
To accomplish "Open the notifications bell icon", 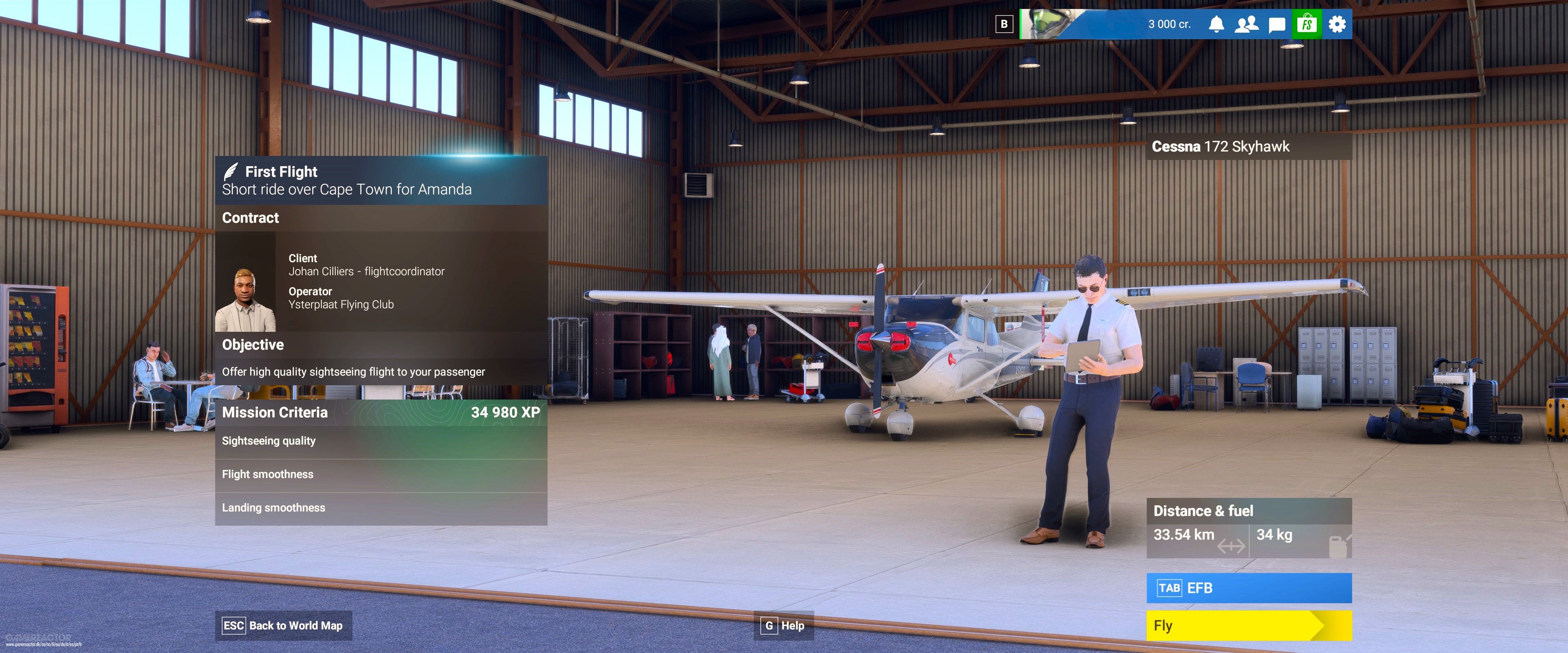I will click(x=1217, y=24).
